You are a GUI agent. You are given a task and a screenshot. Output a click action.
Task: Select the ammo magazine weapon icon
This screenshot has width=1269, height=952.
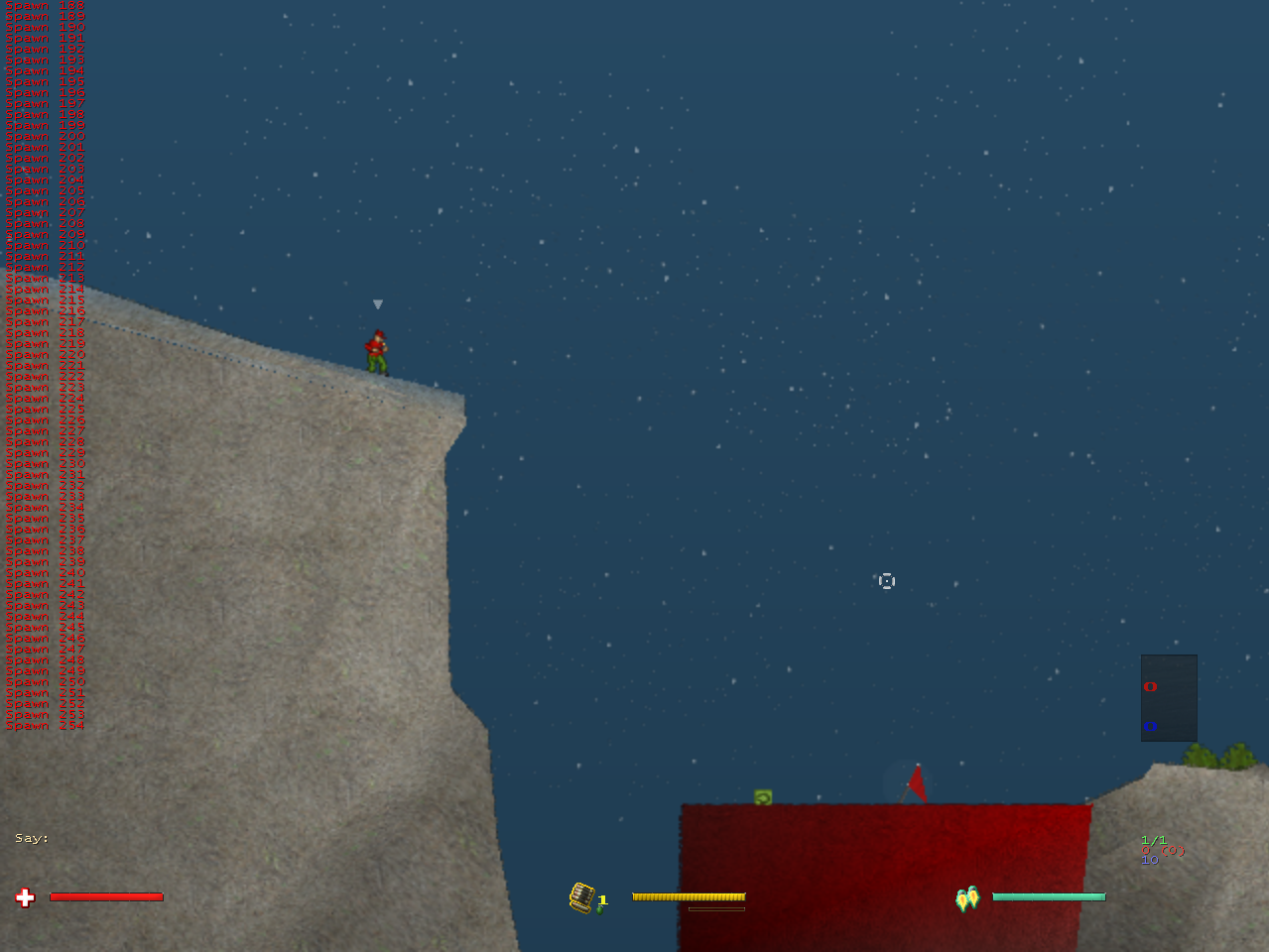[582, 897]
